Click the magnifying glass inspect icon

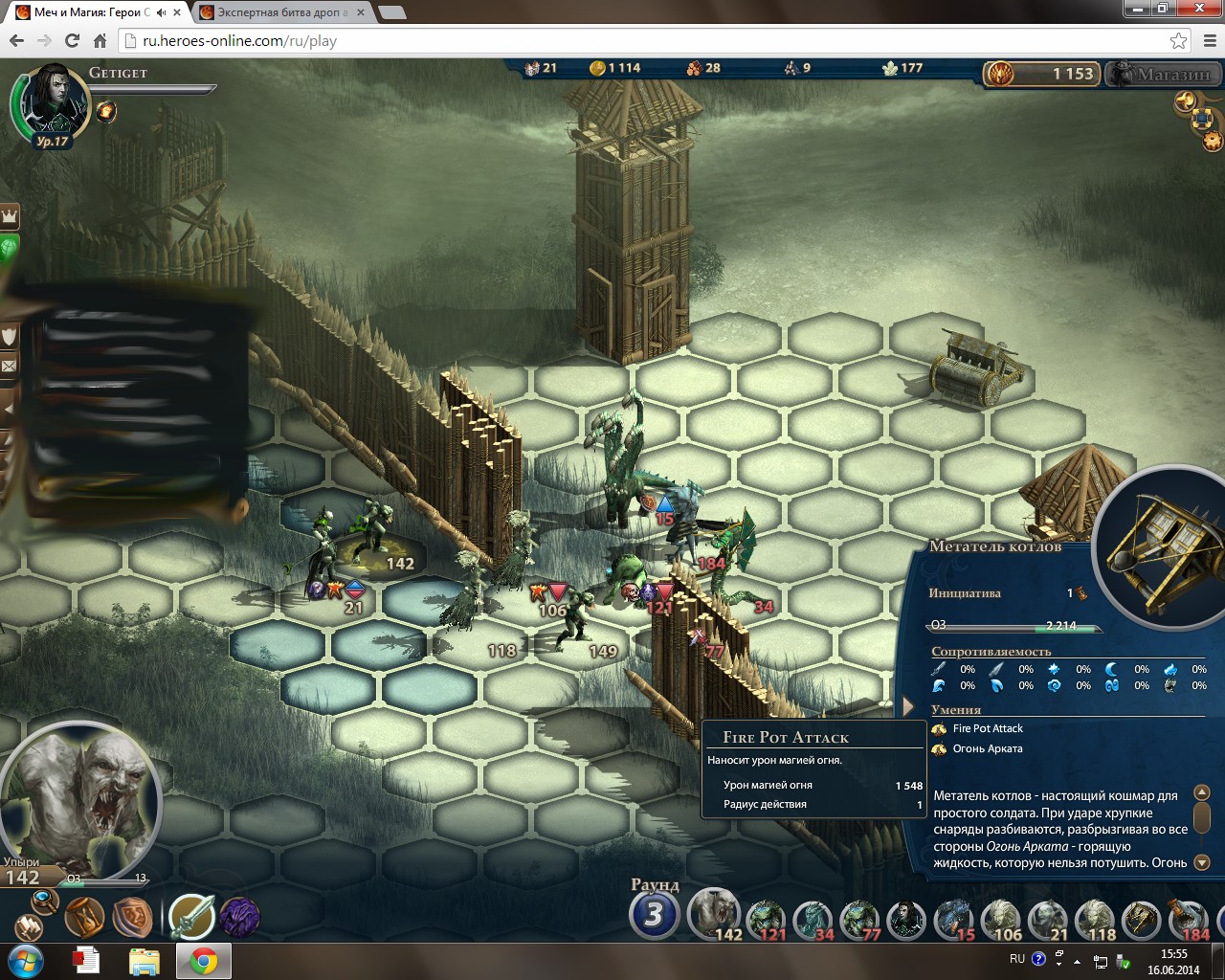[44, 900]
